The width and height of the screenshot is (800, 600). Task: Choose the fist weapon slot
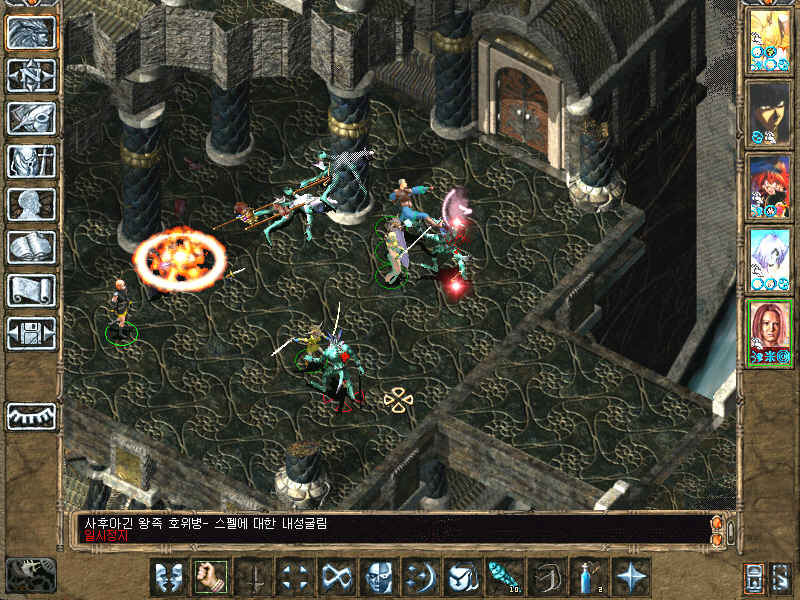(x=210, y=577)
